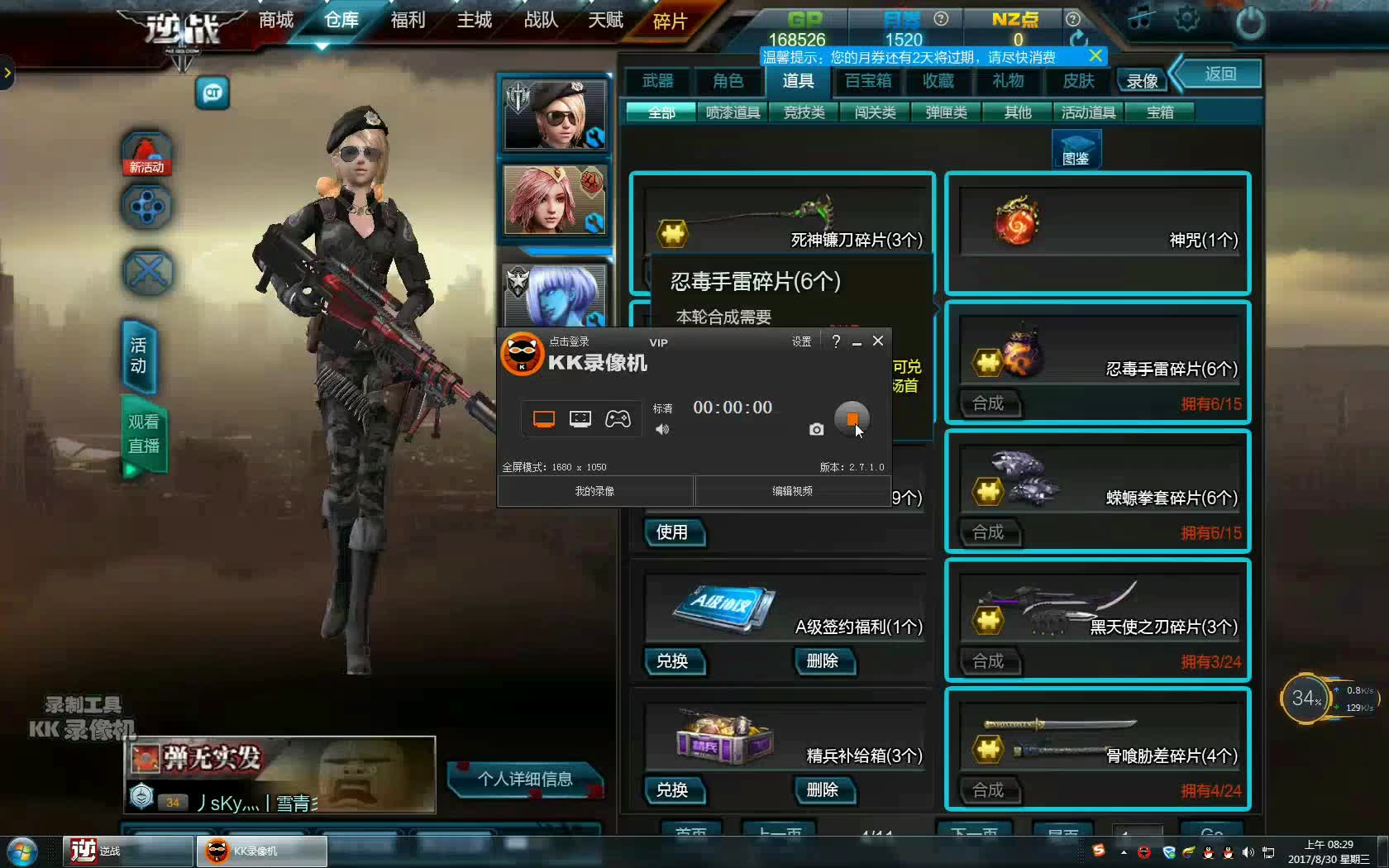Exchange the A级签约福利 item
1389x868 pixels.
tap(672, 661)
